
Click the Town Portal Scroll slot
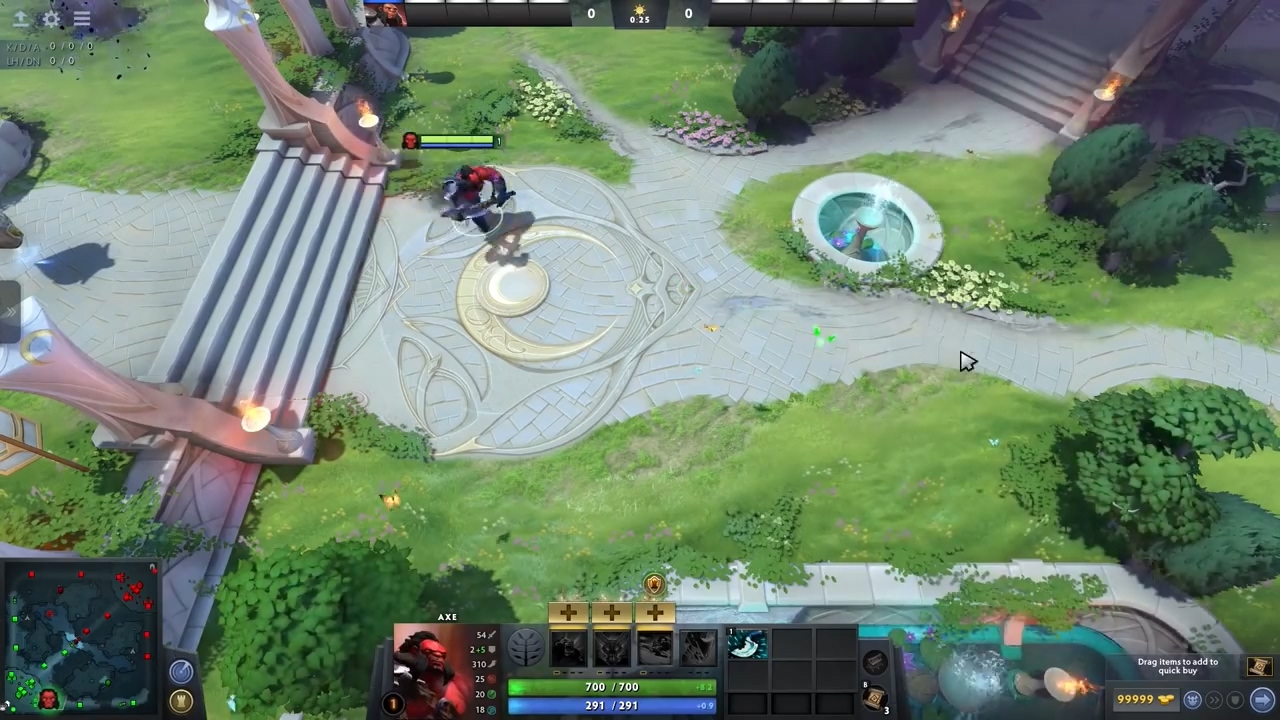pos(874,698)
